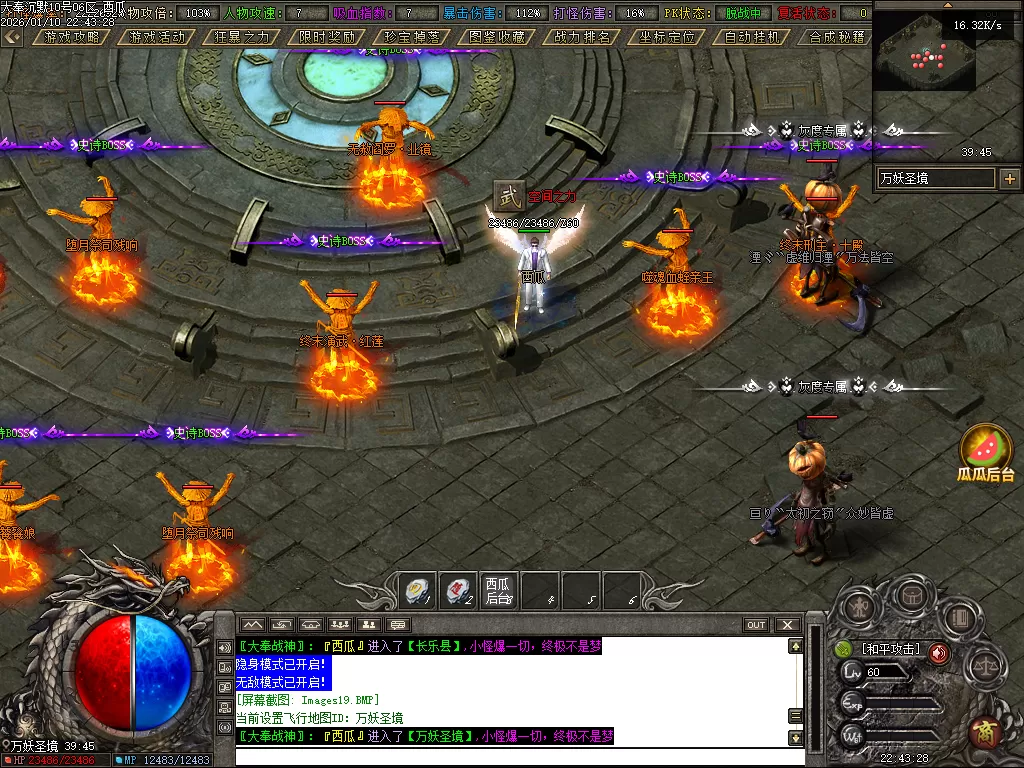The width and height of the screenshot is (1024, 768).
Task: Use the item in hotbar slot 1
Action: (418, 591)
